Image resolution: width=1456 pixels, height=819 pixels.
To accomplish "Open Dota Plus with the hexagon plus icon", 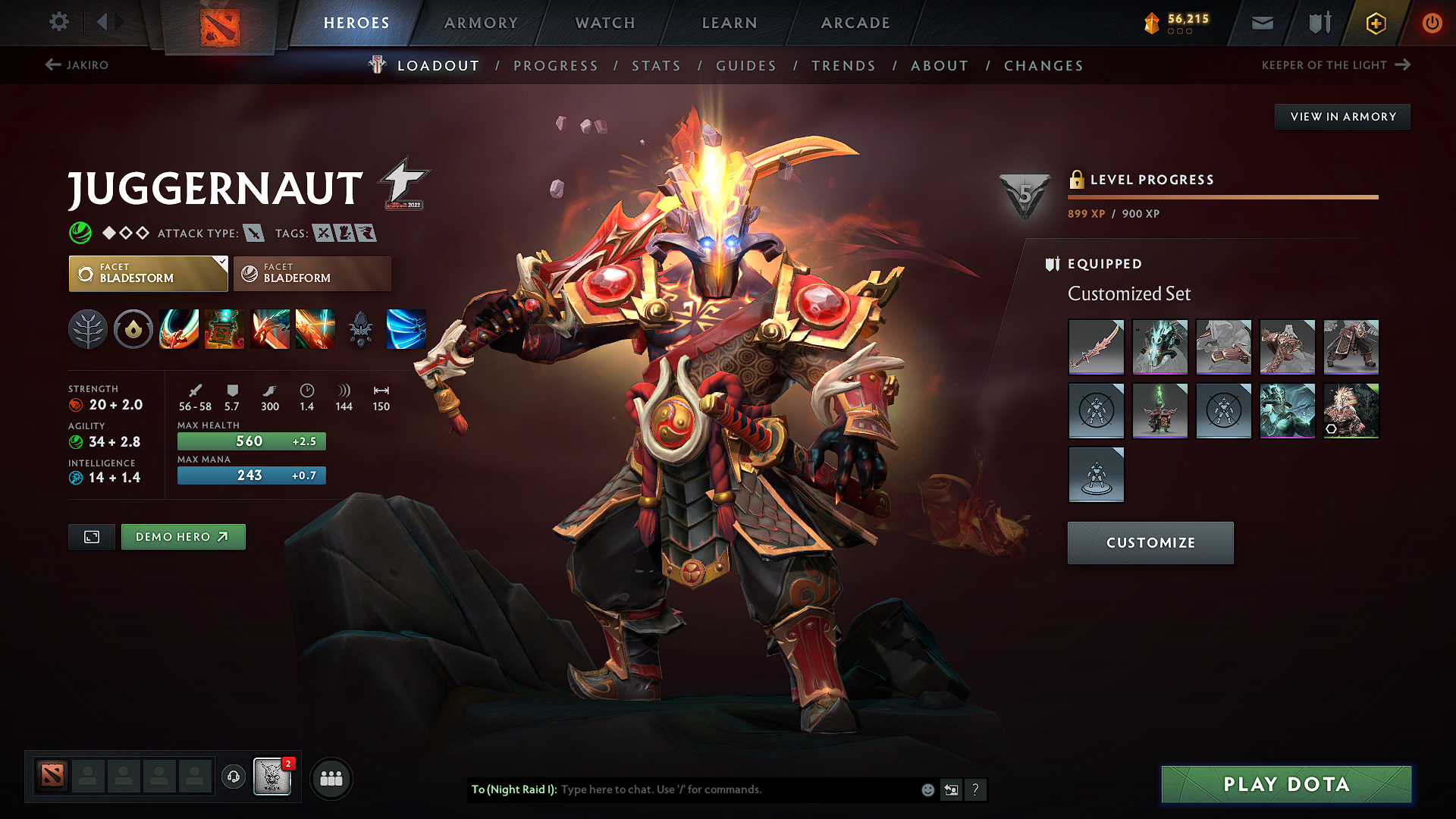I will pos(1375,23).
